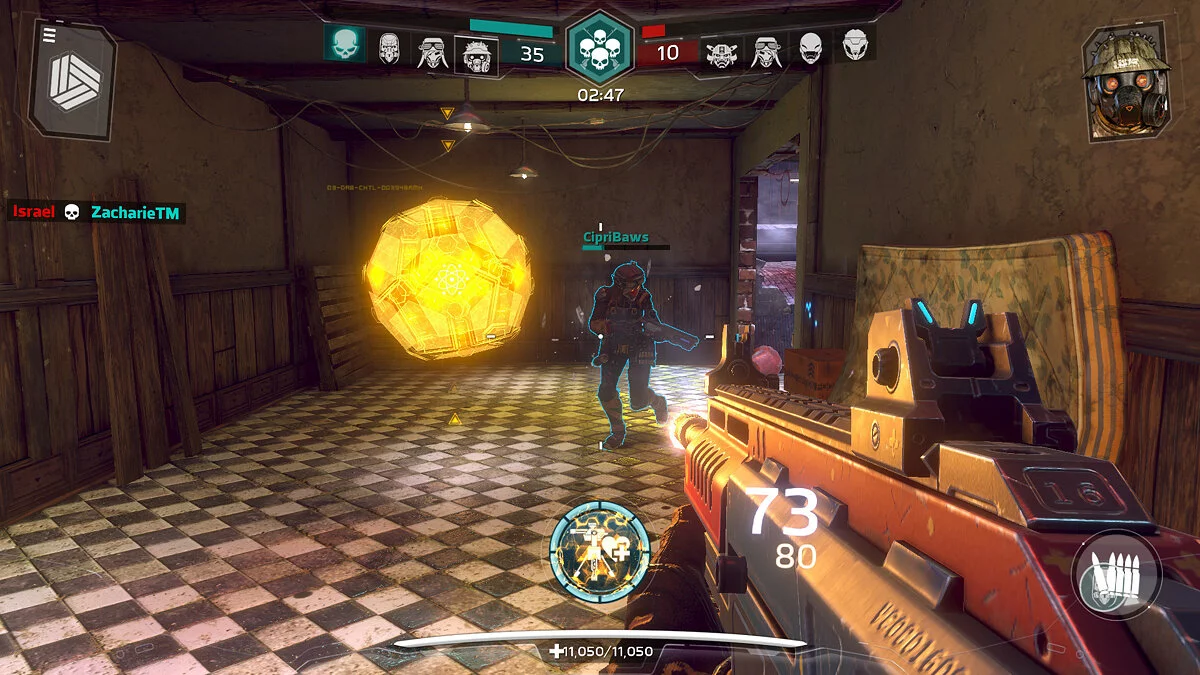This screenshot has height=675, width=1200.
Task: Select the highlighted teal skull team icon
Action: pyautogui.click(x=343, y=43)
